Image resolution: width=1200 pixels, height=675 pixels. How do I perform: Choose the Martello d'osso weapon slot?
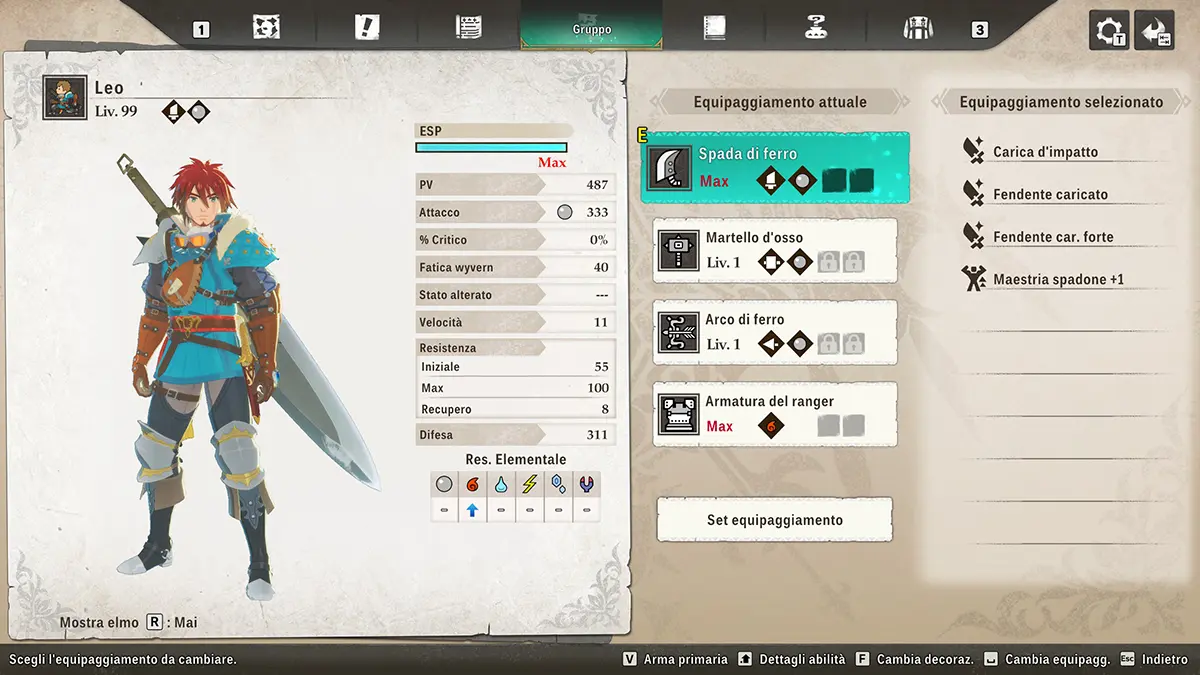point(774,250)
